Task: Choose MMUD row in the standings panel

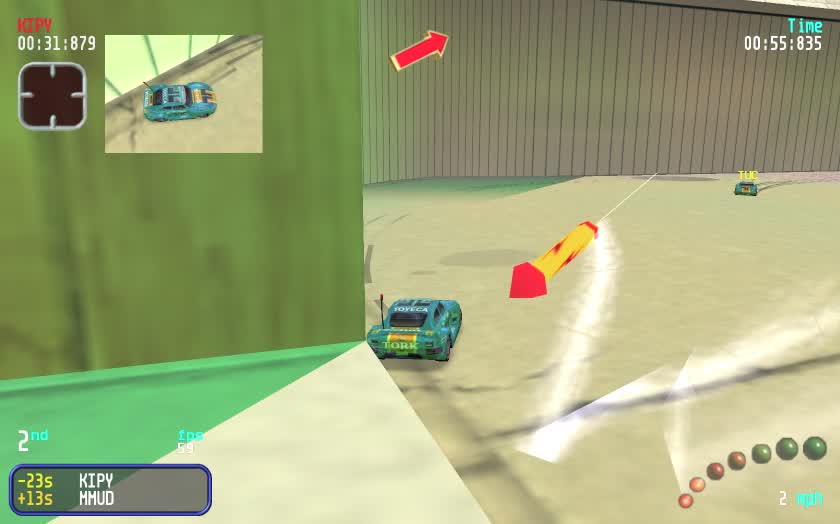Action: point(96,498)
